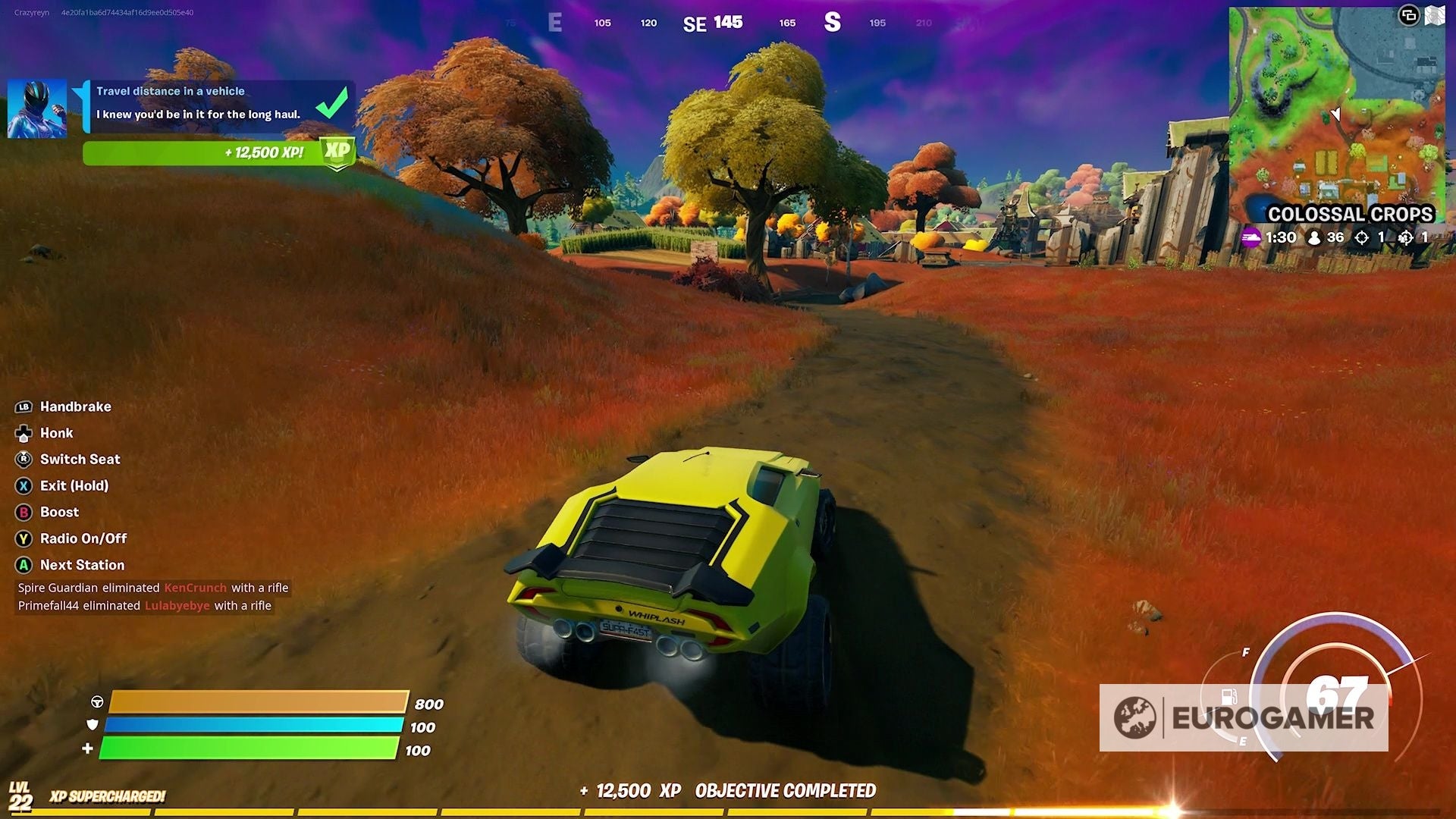1456x819 pixels.
Task: Click the green XP badge on the reward banner
Action: coord(338,152)
